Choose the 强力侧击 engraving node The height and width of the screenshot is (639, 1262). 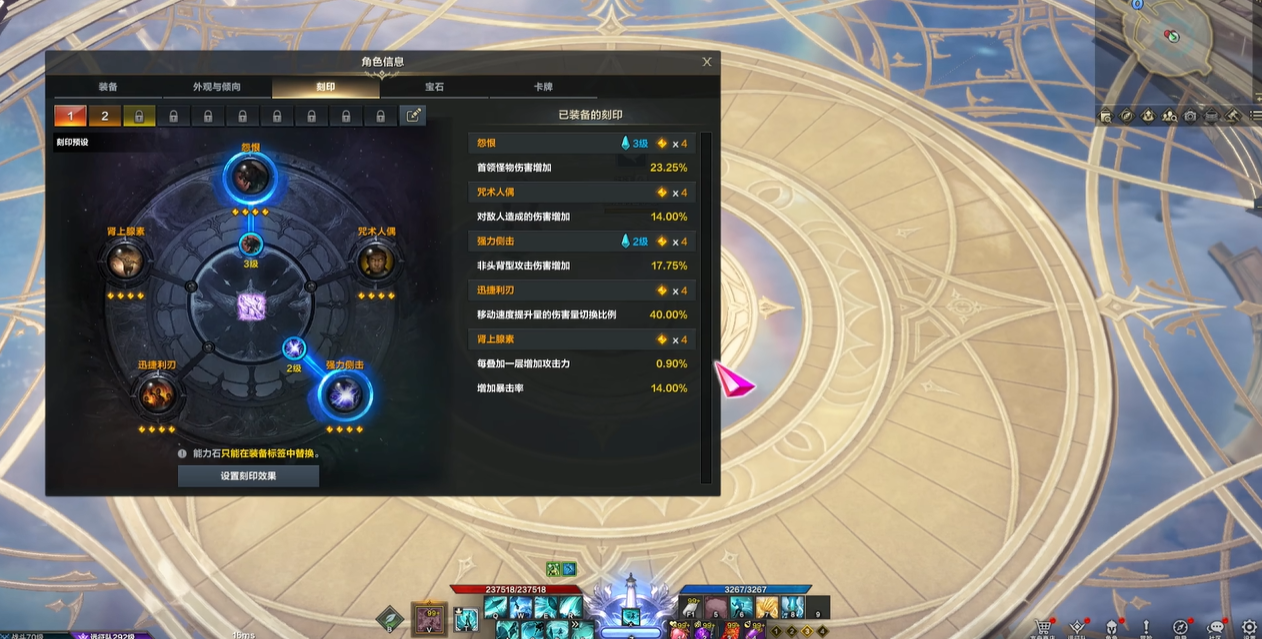pos(345,396)
